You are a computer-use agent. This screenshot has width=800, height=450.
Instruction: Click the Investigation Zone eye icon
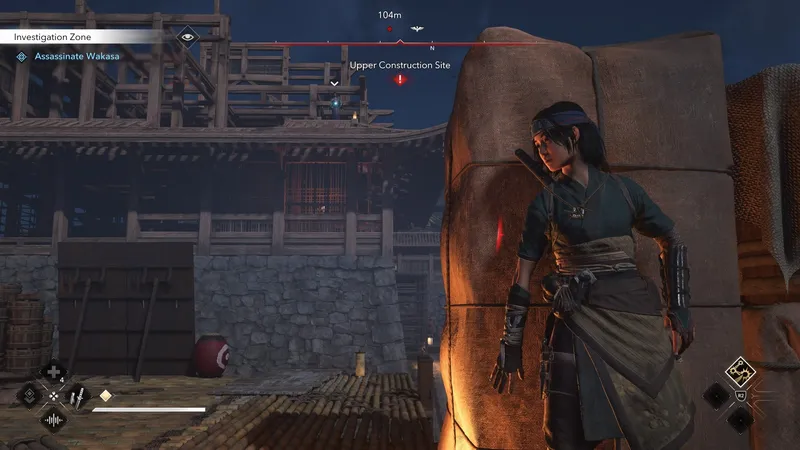(186, 36)
